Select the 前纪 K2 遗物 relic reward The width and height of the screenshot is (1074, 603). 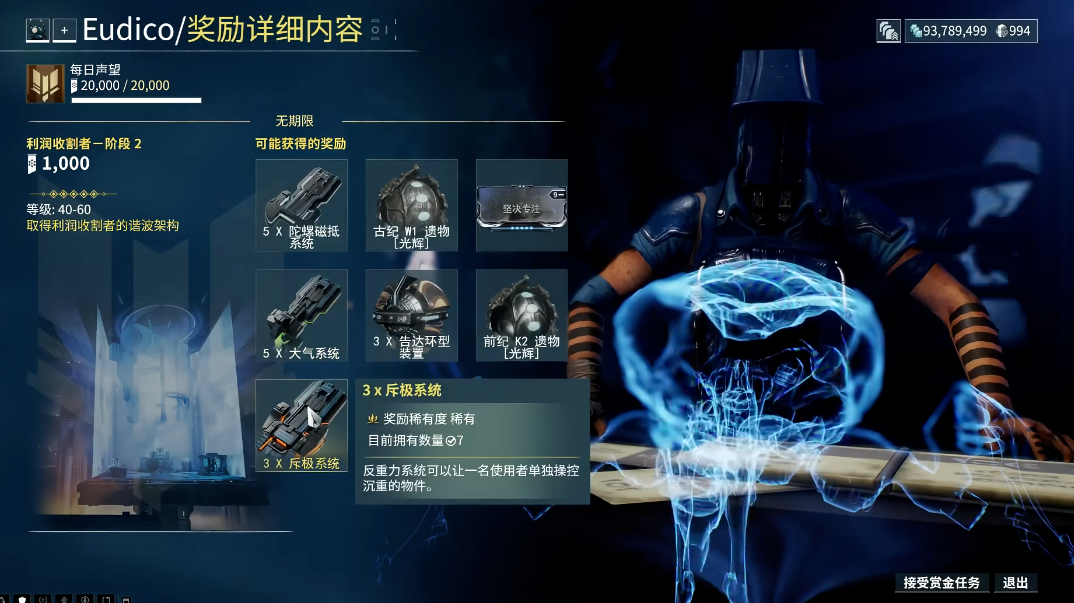521,315
